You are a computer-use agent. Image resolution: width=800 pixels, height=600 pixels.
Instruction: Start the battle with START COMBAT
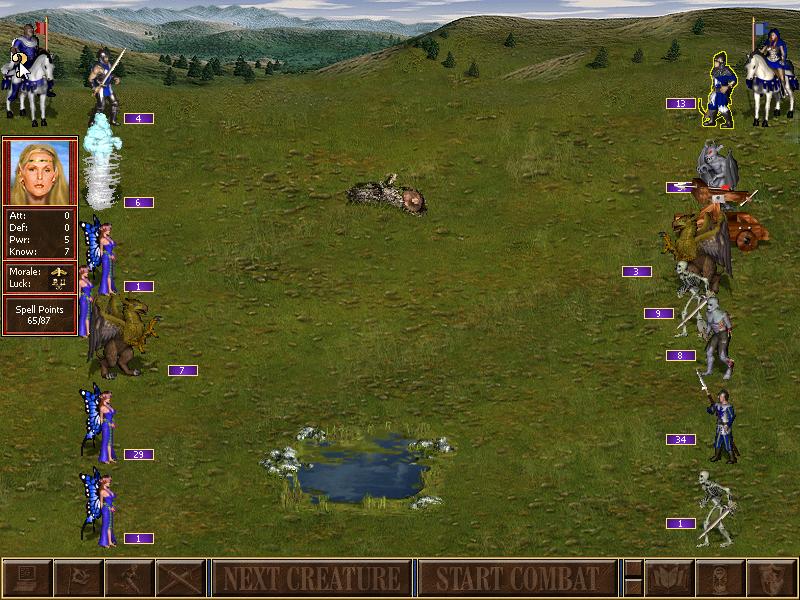516,578
